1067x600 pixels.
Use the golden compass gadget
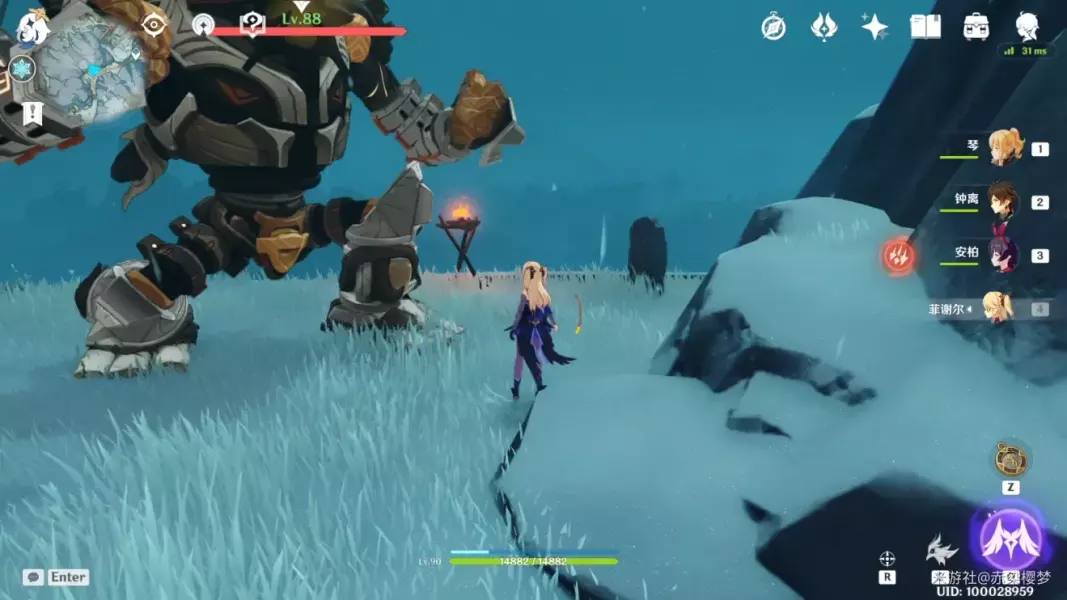(1011, 460)
